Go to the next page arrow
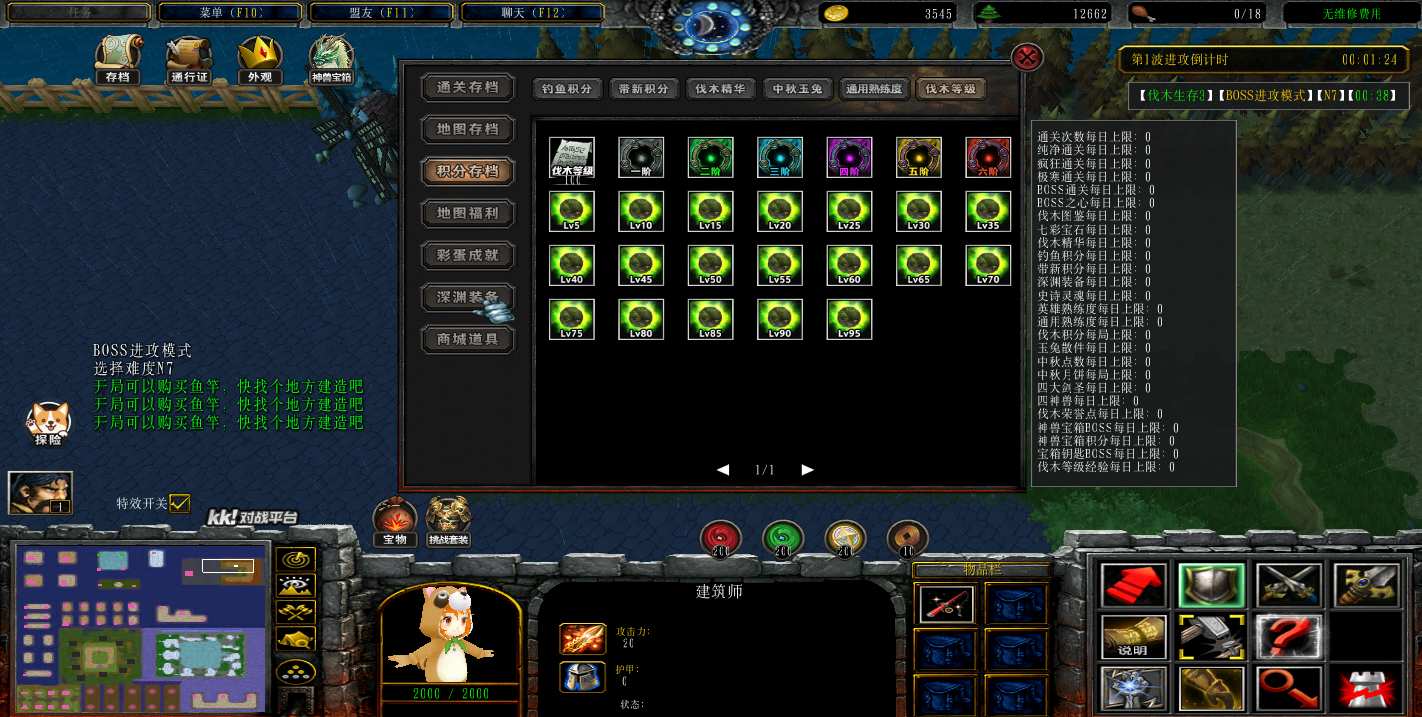Screen dimensions: 1422x717 [808, 470]
